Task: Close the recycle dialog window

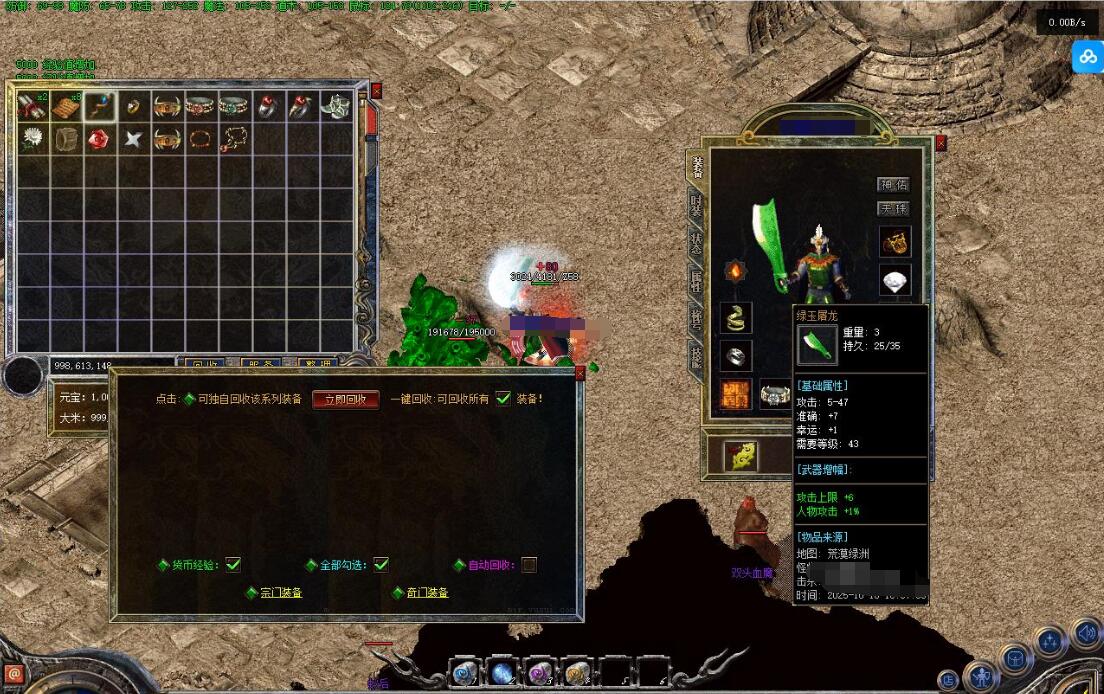Action: tap(580, 374)
